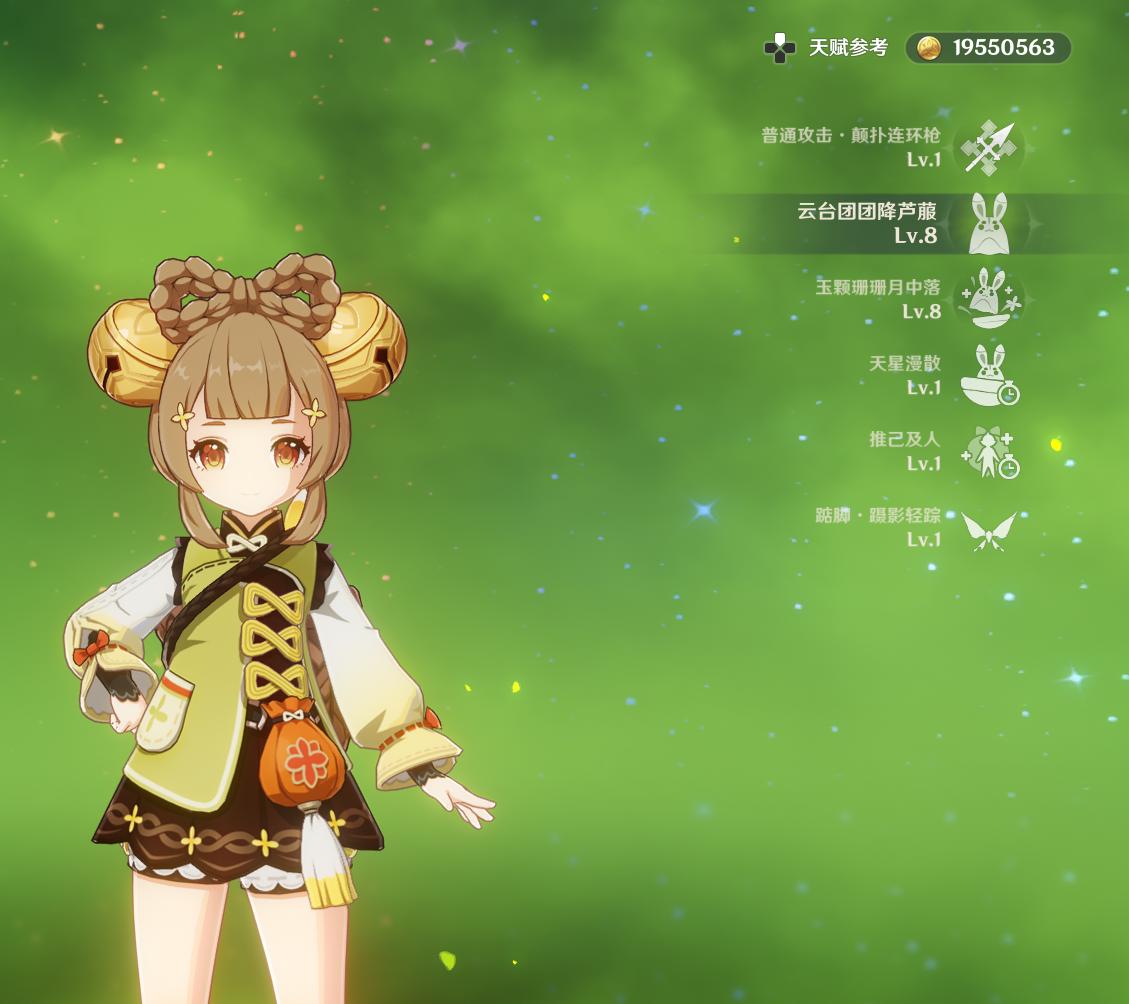Image resolution: width=1129 pixels, height=1004 pixels.
Task: Click the Mora coin balance display
Action: pyautogui.click(x=988, y=48)
